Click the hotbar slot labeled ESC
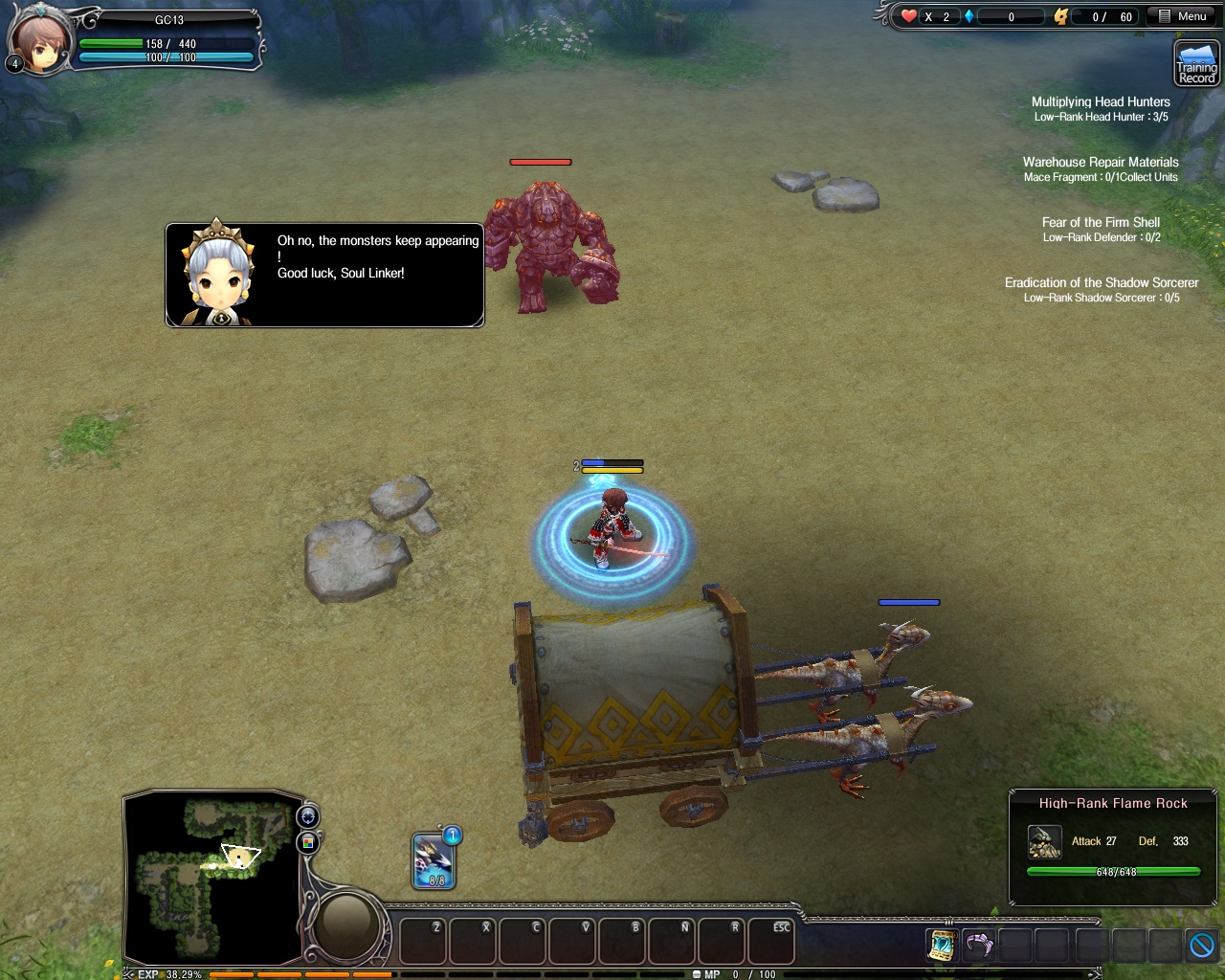1225x980 pixels. coord(769,942)
